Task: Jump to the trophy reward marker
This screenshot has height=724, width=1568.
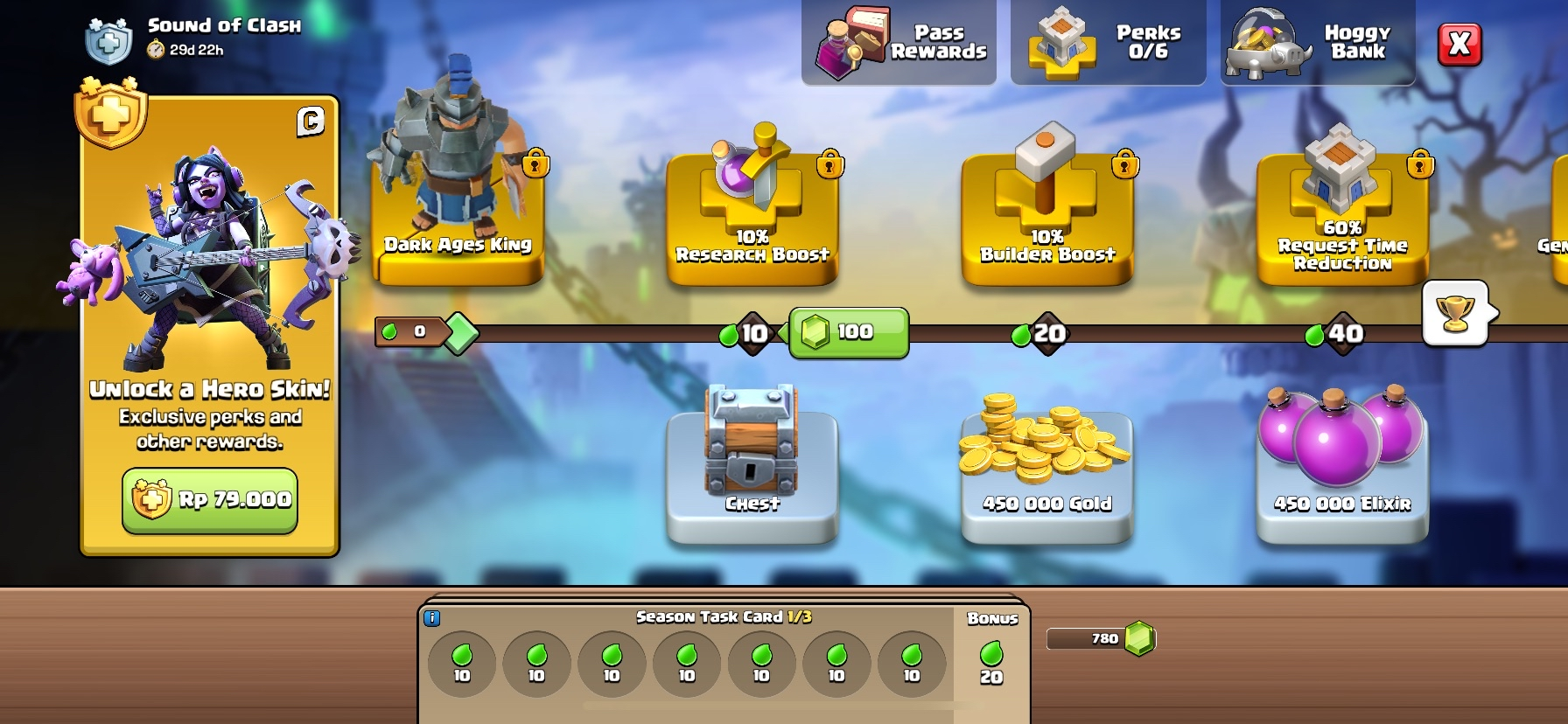Action: pos(1455,313)
